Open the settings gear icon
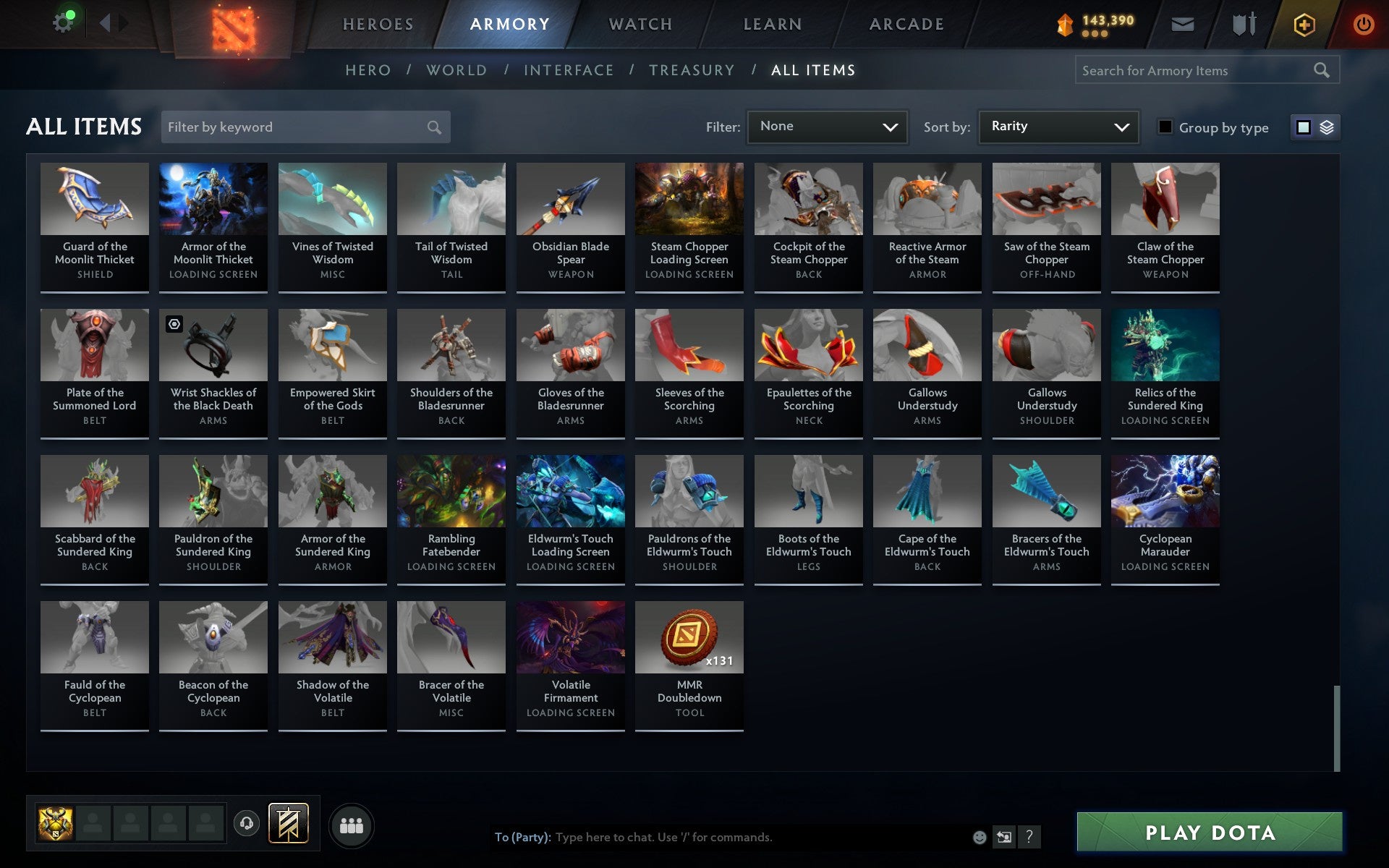Screen dimensions: 1389x868 (x=64, y=21)
